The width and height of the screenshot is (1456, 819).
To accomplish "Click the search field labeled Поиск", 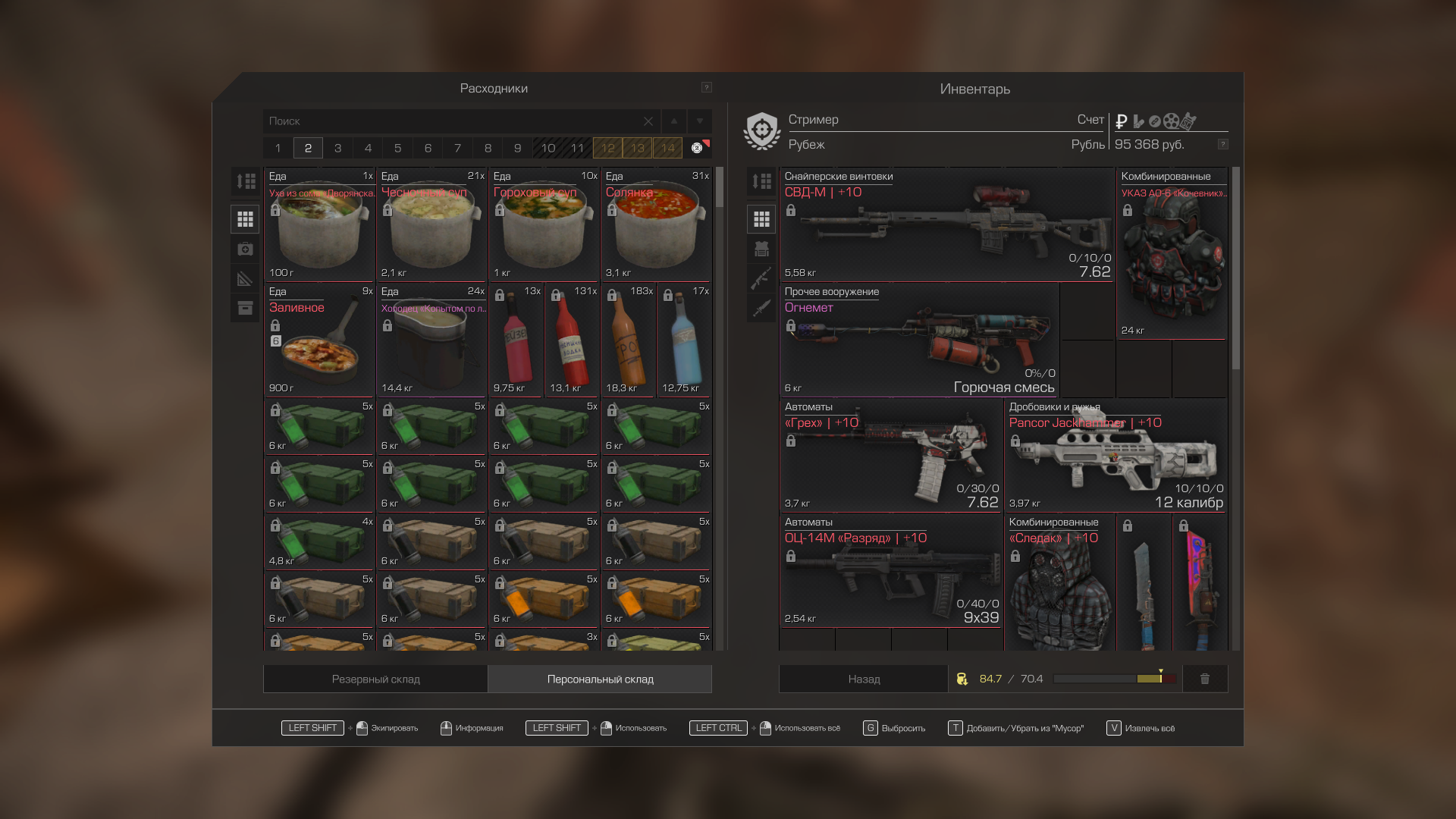I will point(455,121).
